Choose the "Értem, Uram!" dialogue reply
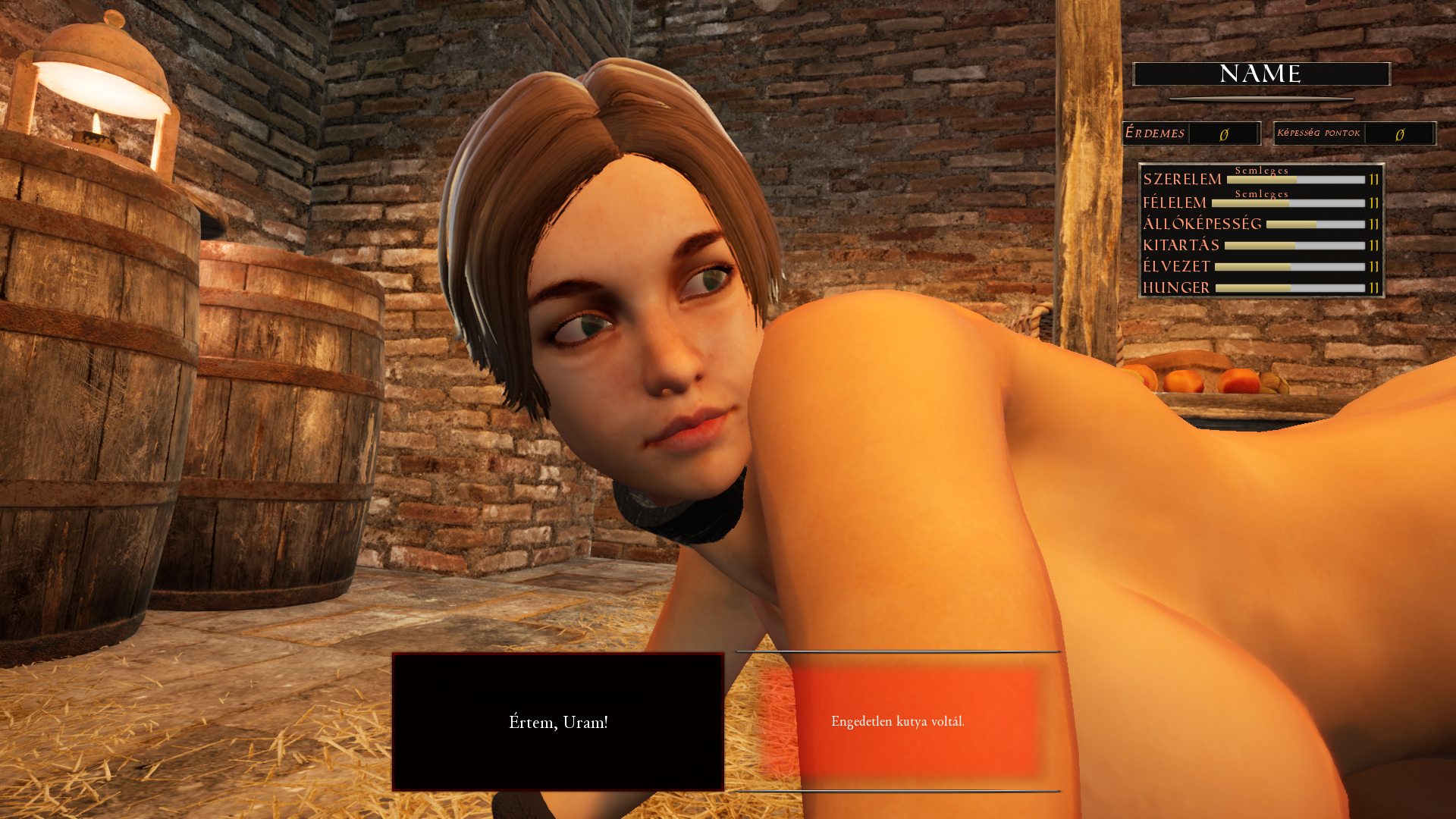The height and width of the screenshot is (819, 1456). [558, 722]
